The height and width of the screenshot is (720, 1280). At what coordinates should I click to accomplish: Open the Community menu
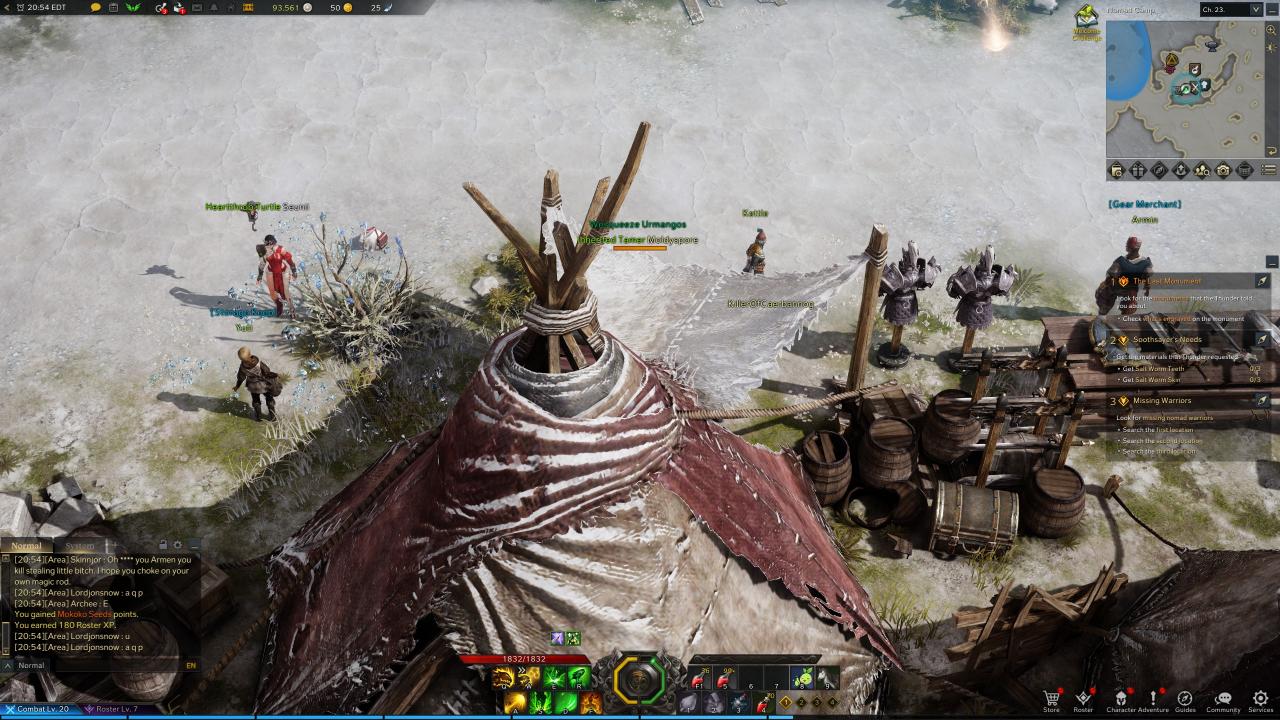point(1222,699)
